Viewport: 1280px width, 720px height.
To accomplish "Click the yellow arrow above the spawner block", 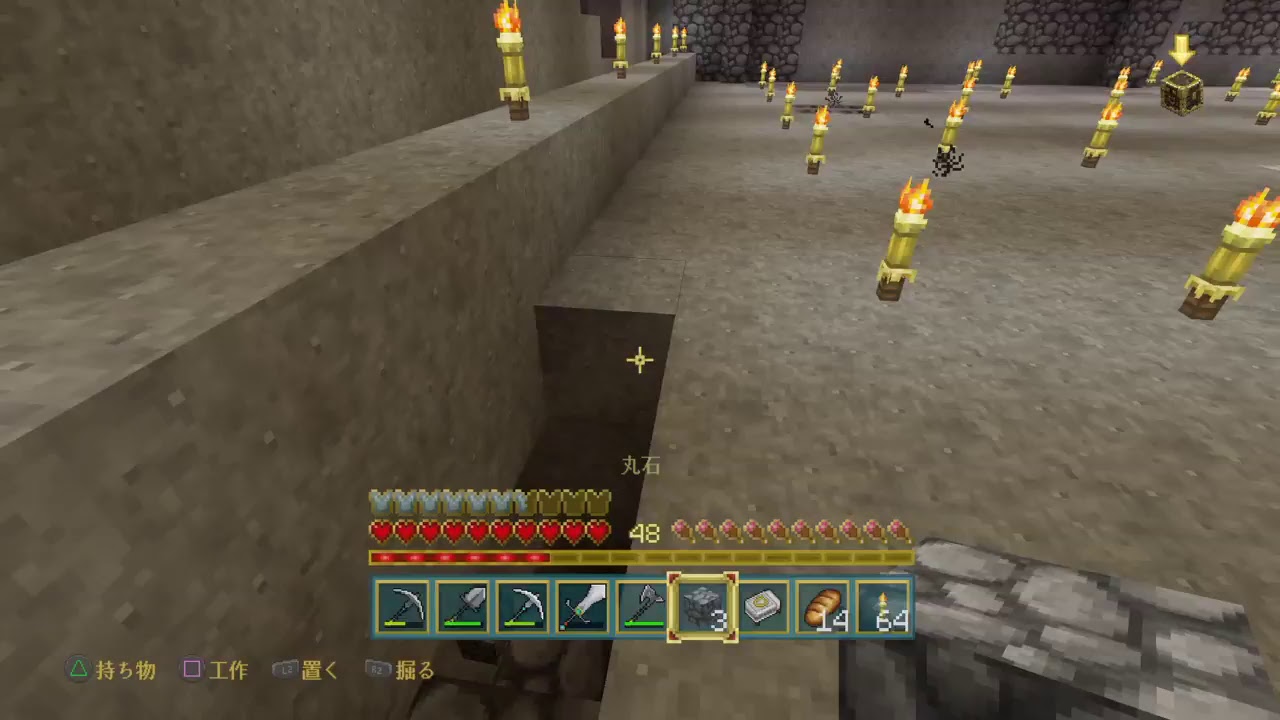I will point(1184,50).
